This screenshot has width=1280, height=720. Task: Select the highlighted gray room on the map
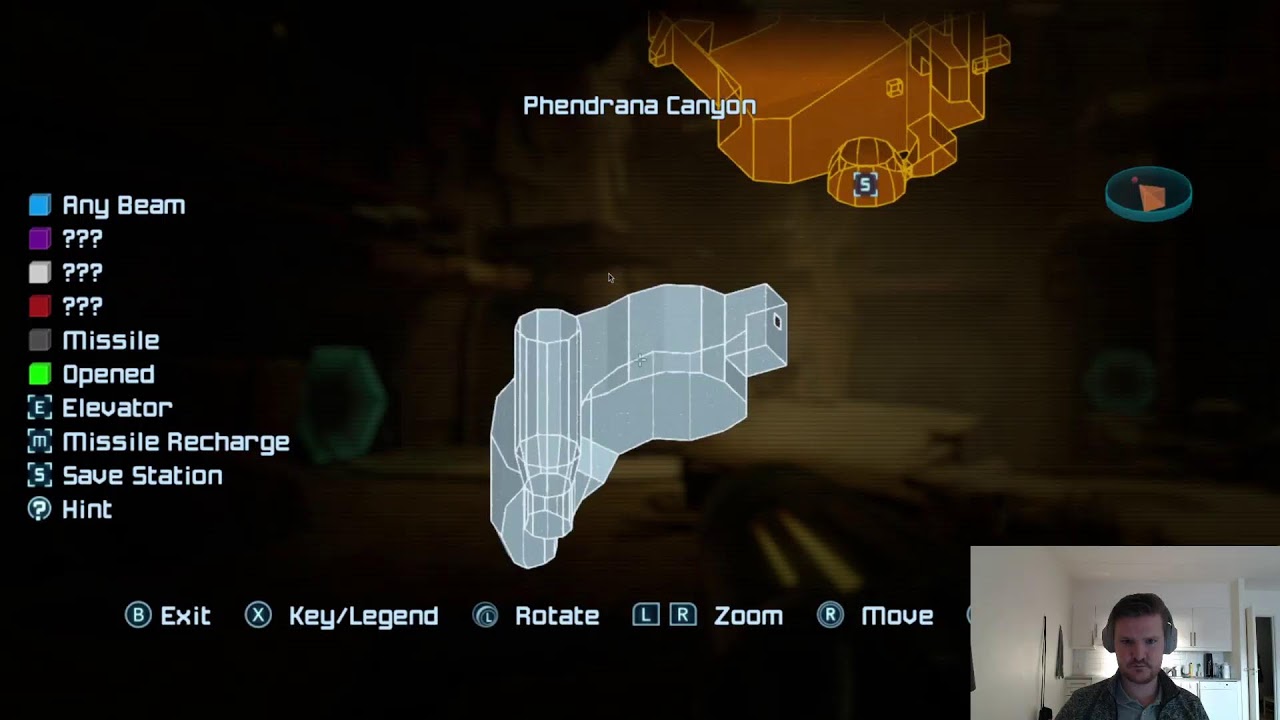pyautogui.click(x=640, y=400)
